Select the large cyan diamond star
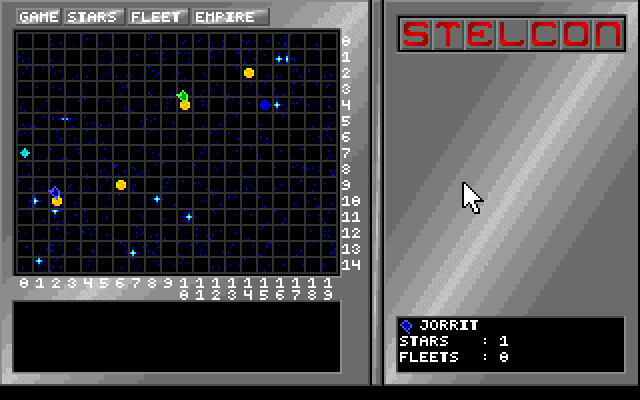 click(25, 153)
